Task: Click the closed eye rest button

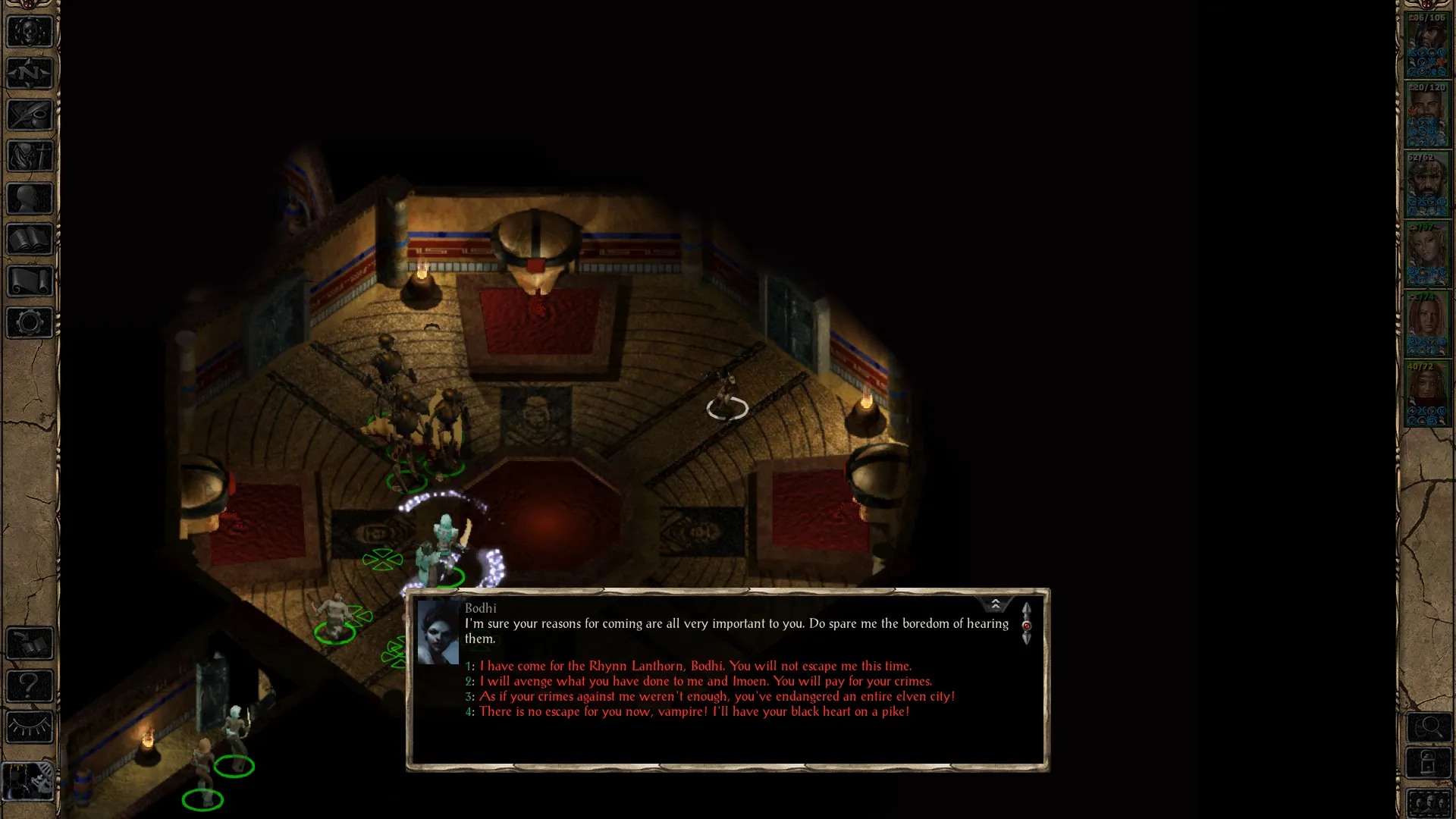Action: (x=30, y=727)
